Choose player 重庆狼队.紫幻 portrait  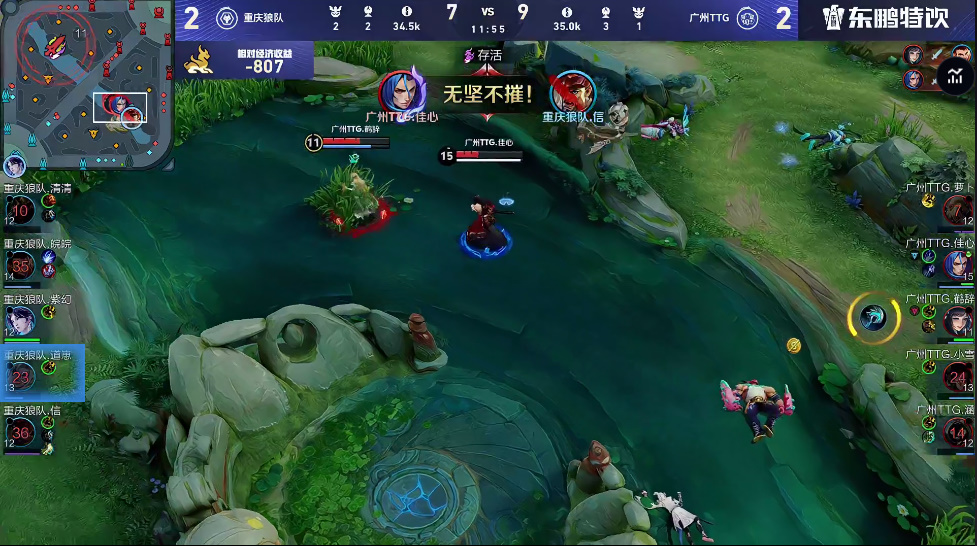pos(21,321)
